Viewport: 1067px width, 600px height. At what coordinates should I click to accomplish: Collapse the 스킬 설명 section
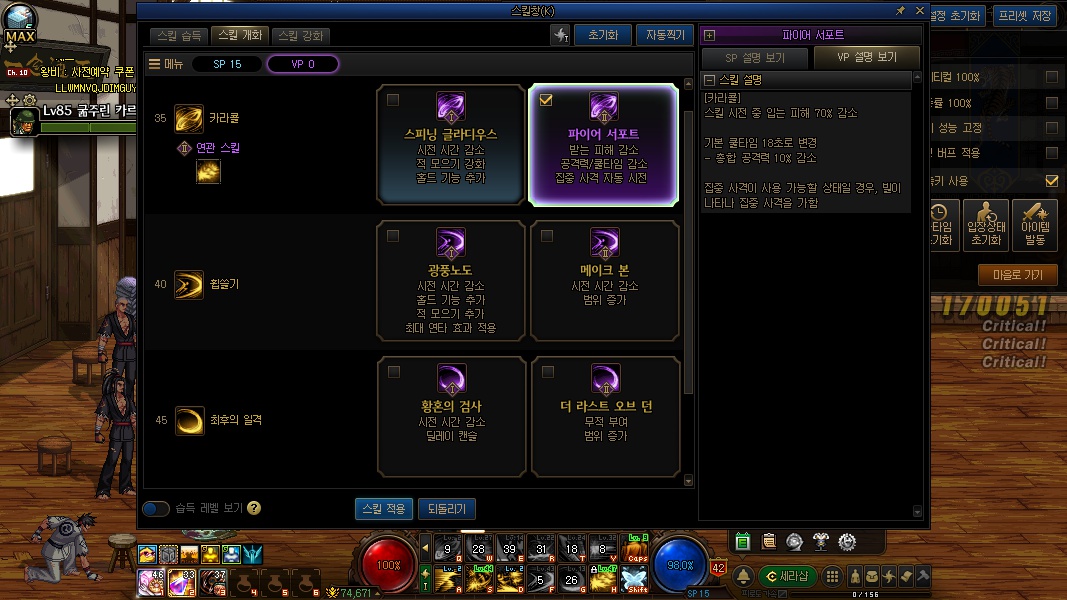[x=710, y=80]
